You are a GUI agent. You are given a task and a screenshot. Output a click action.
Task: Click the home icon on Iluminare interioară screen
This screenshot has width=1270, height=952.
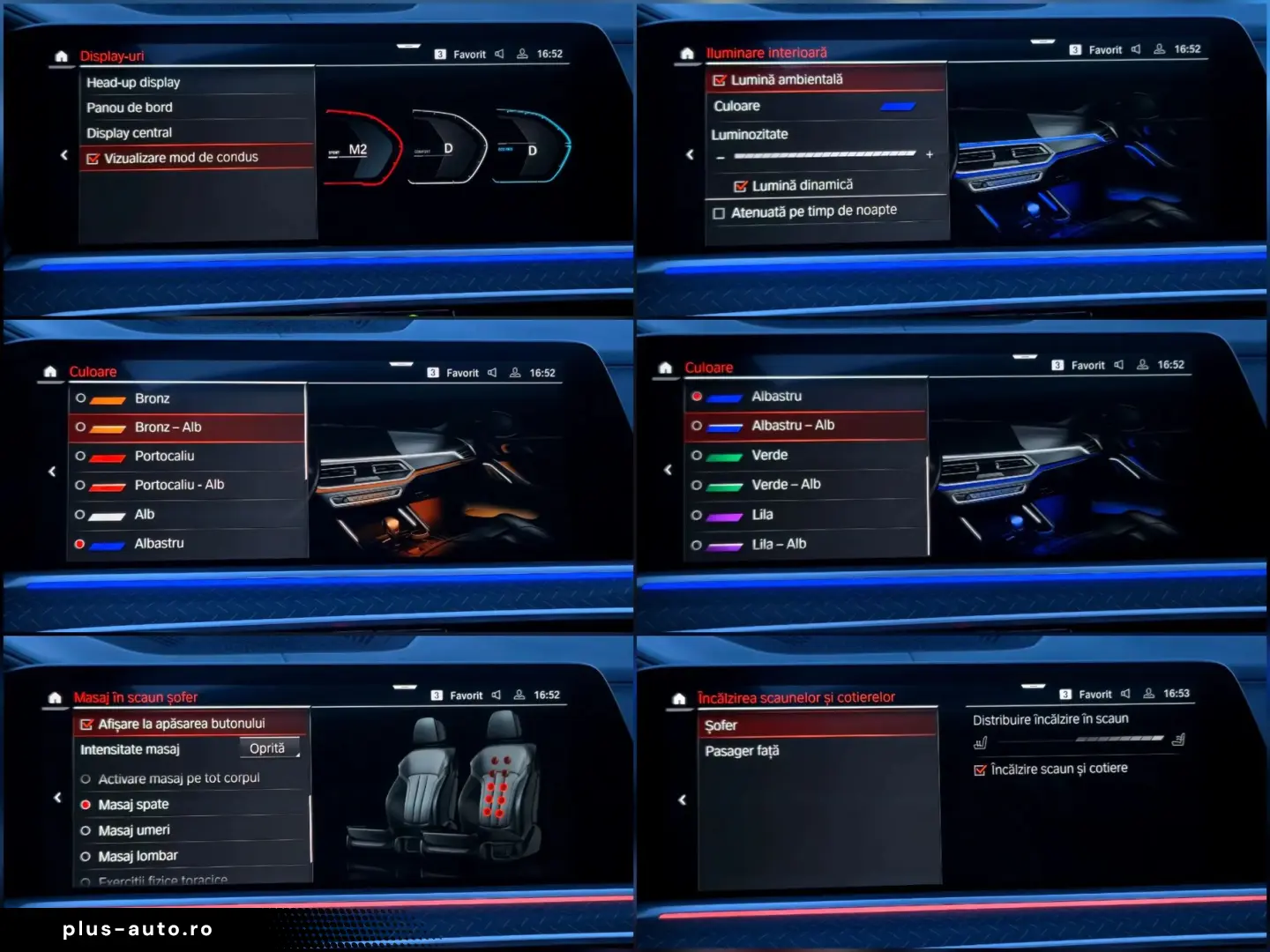pos(685,53)
